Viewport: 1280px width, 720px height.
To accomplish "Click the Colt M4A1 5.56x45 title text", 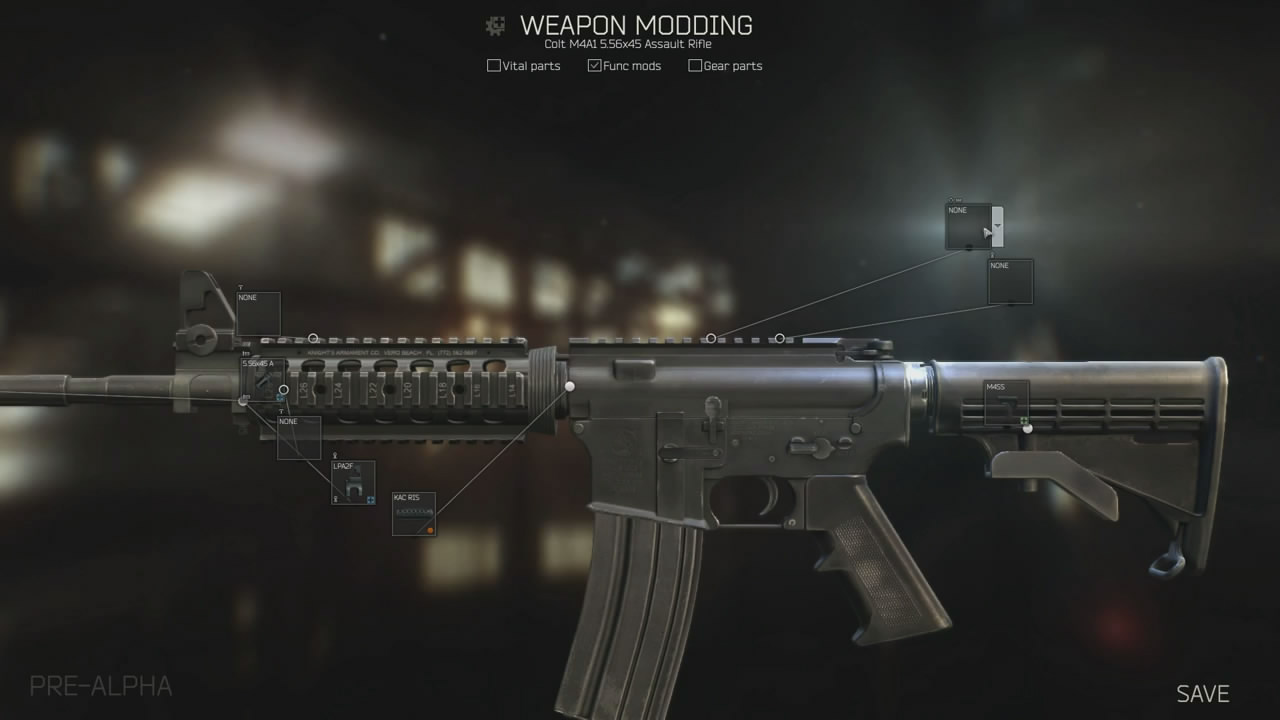I will (631, 44).
